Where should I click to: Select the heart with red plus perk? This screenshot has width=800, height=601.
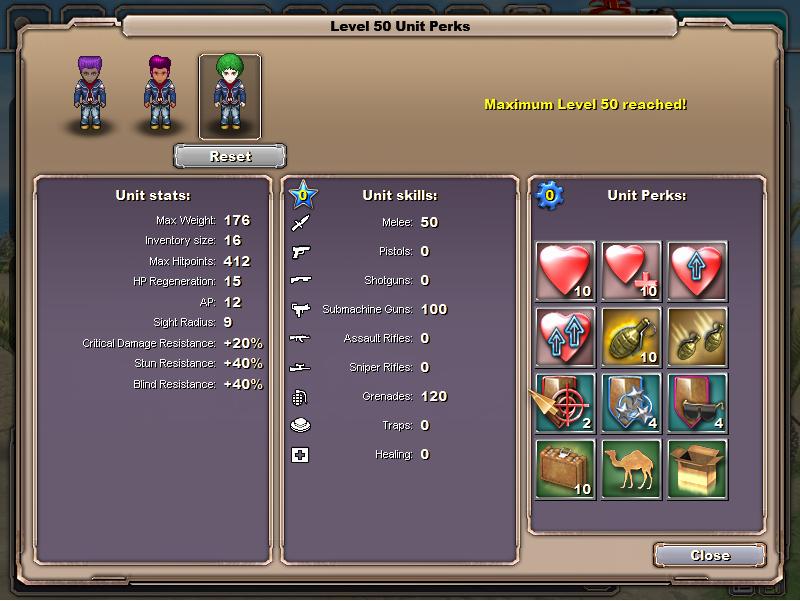pyautogui.click(x=631, y=270)
